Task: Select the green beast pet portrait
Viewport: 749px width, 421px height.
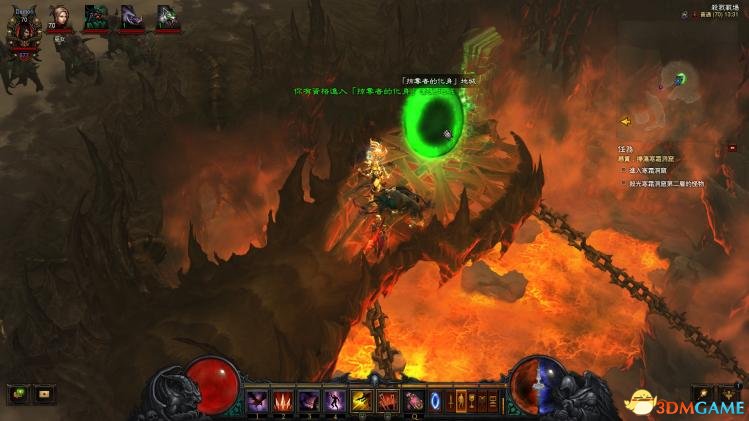Action: [x=97, y=17]
